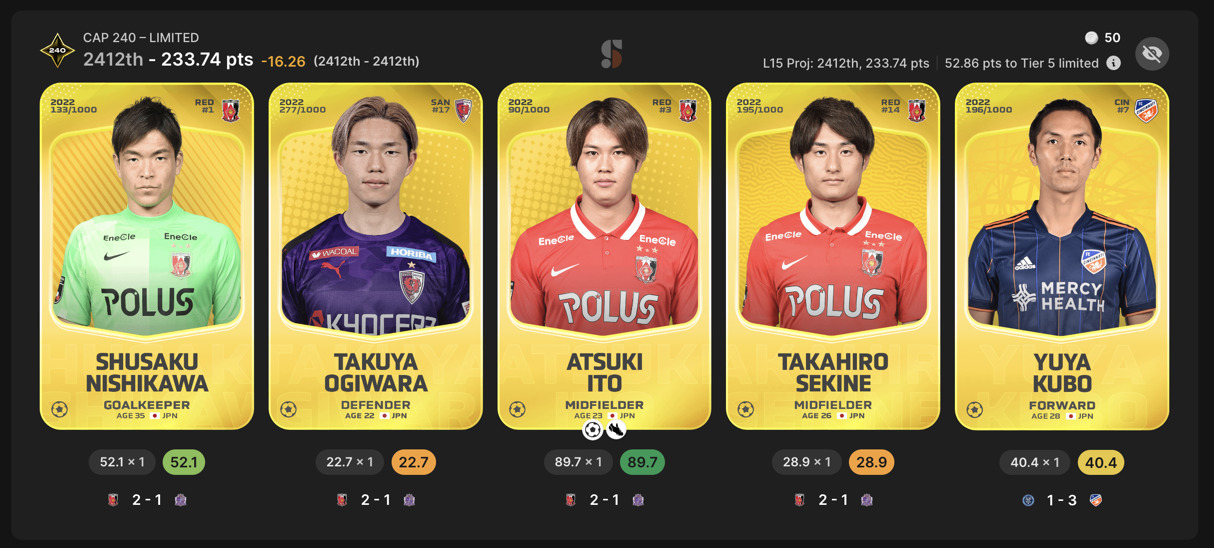The image size is (1214, 548).
Task: Click the center S logo icon
Action: pos(611,54)
